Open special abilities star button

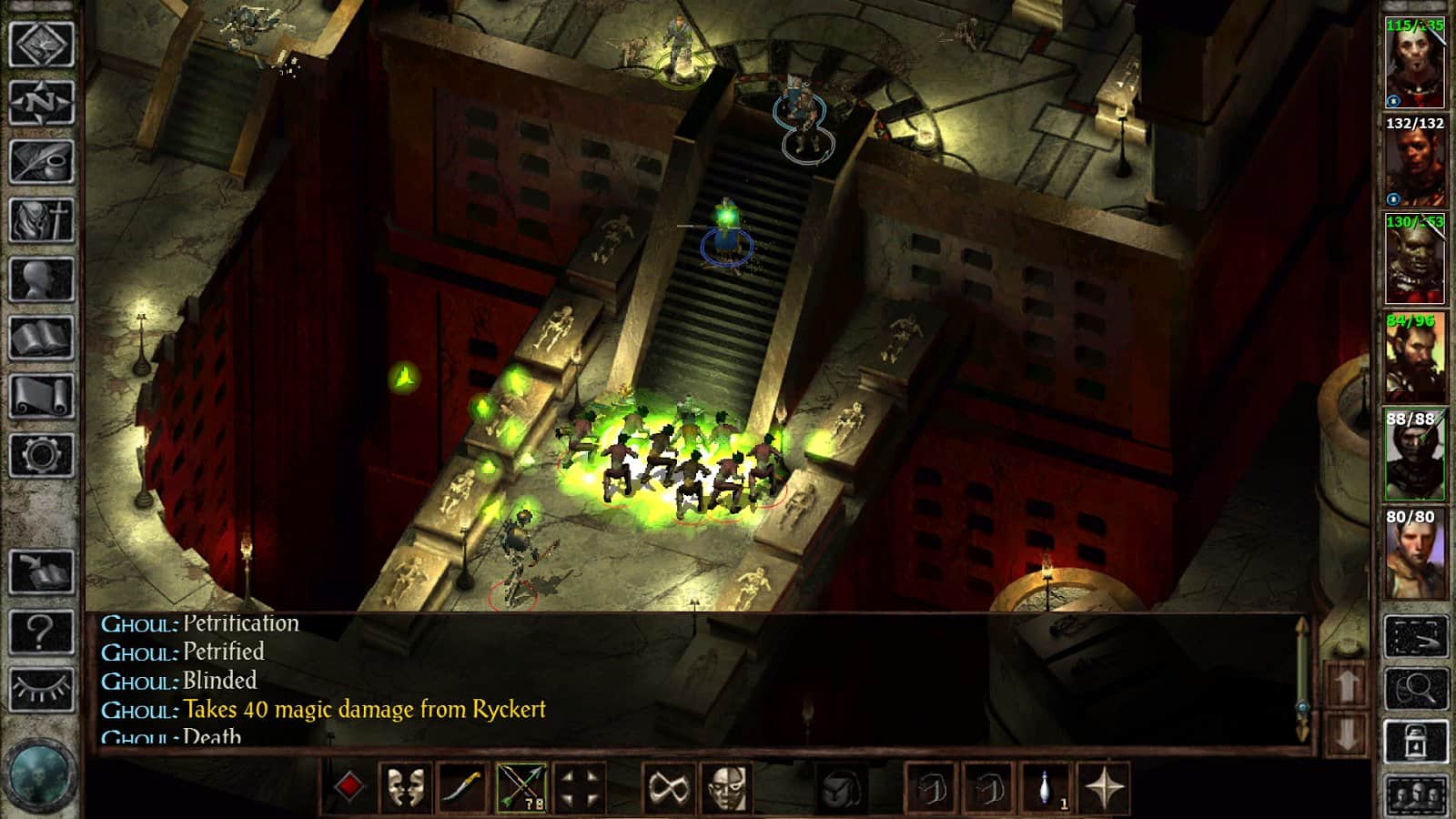point(1106,788)
